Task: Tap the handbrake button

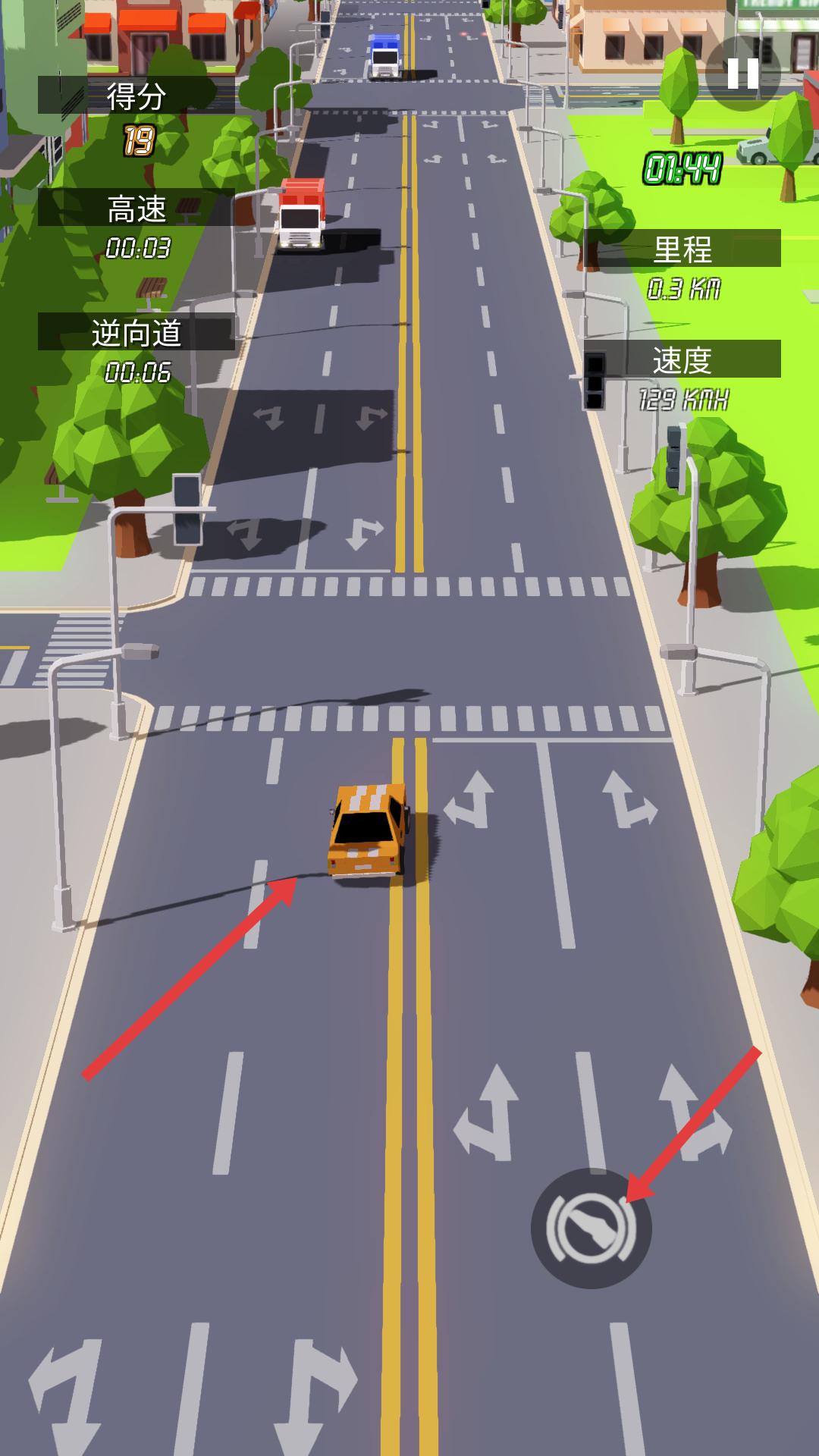Action: (591, 1228)
